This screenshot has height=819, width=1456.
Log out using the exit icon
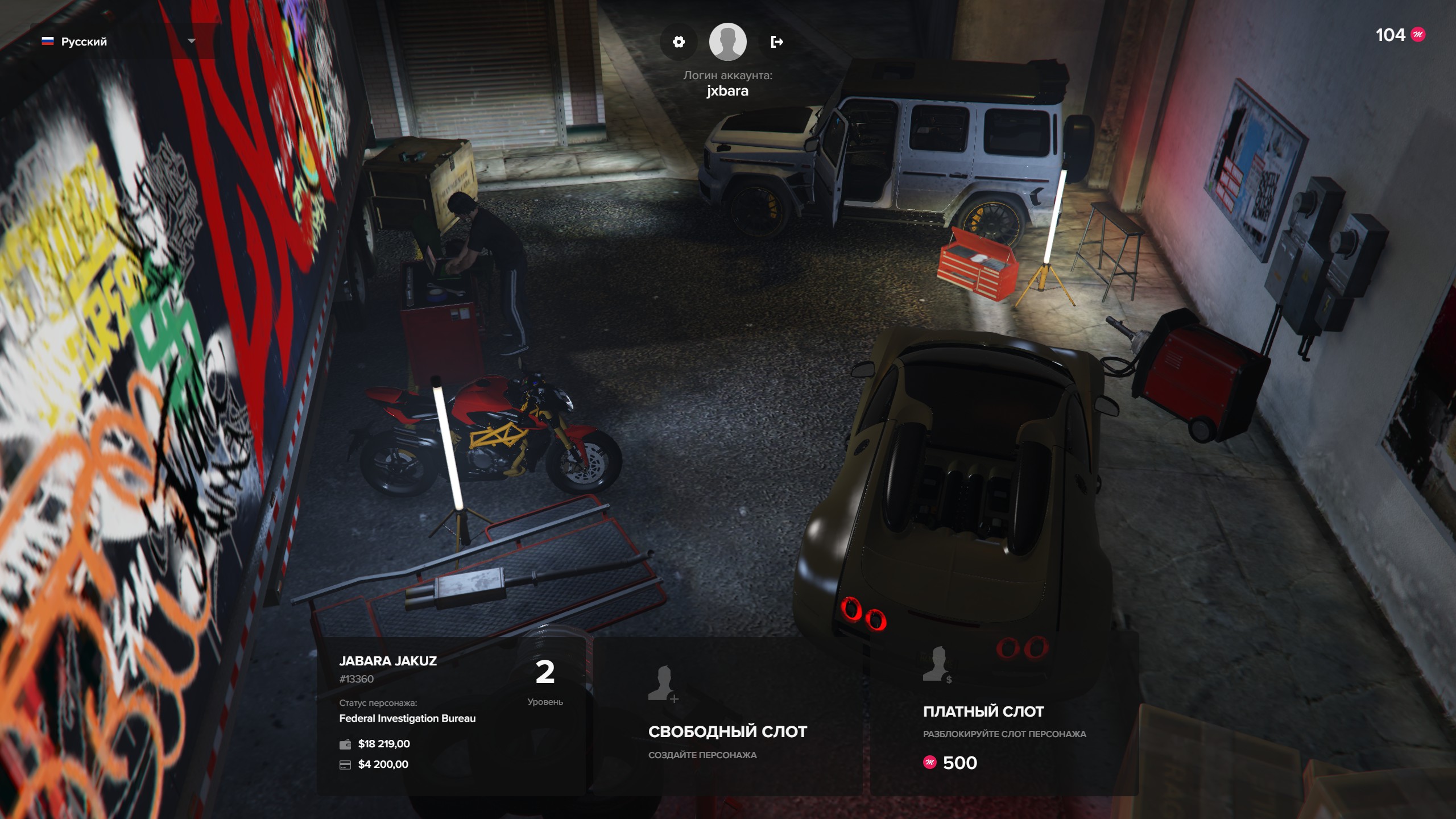(x=777, y=42)
